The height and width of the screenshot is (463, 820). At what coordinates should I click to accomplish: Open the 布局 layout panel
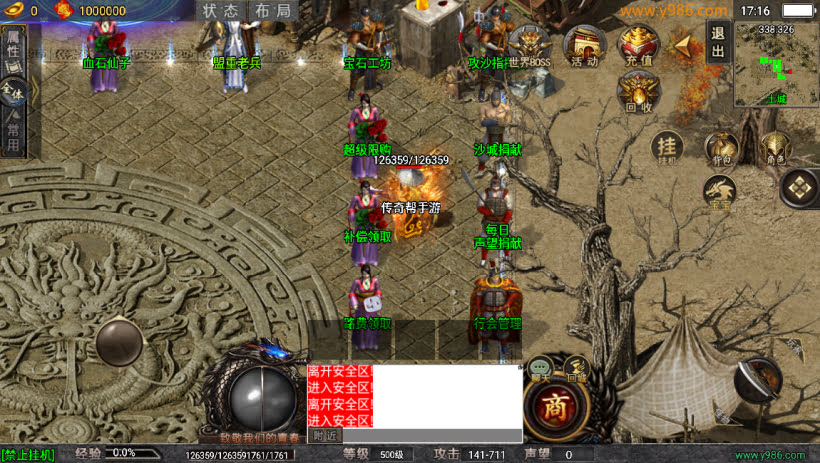273,11
